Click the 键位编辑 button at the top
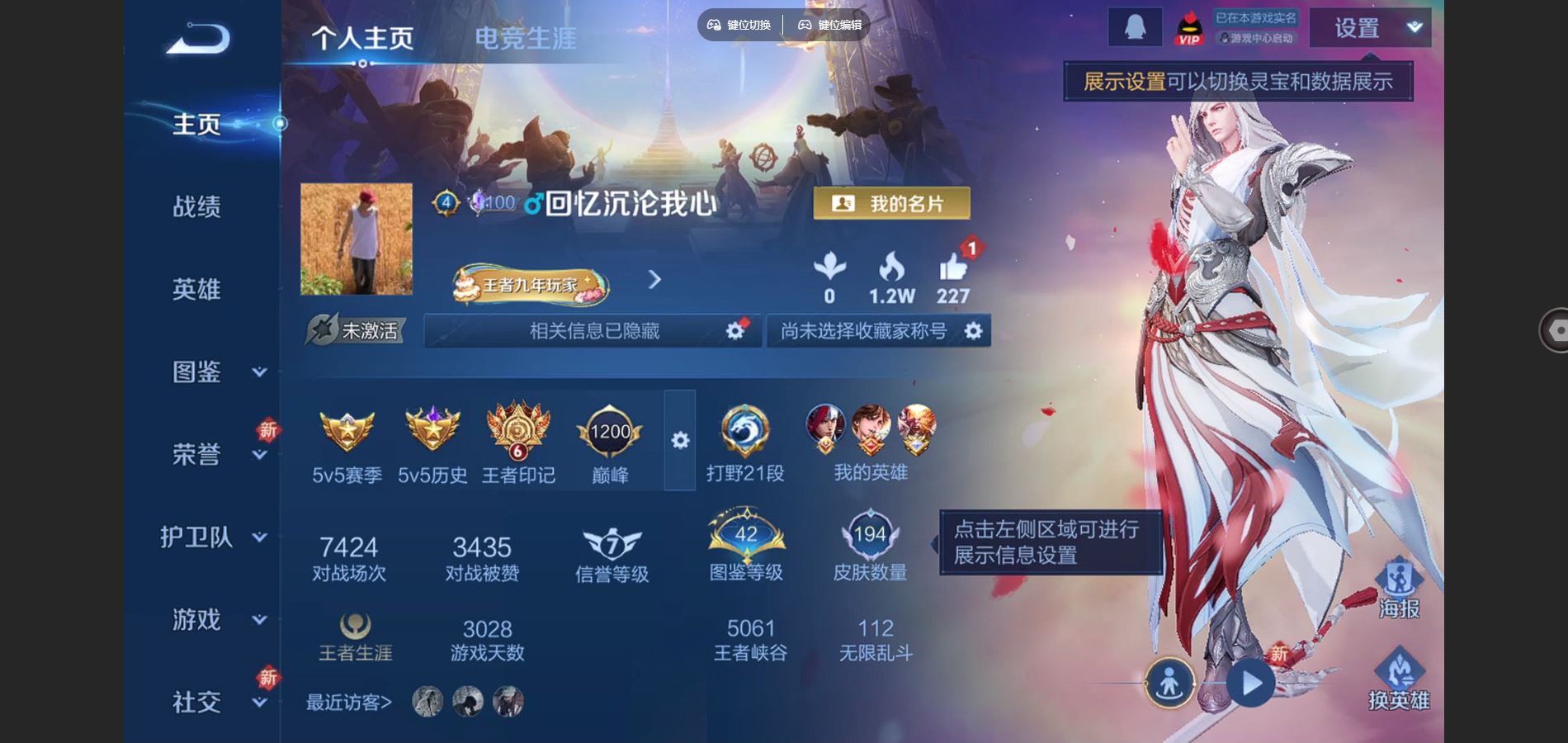The image size is (1568, 743). [x=829, y=25]
